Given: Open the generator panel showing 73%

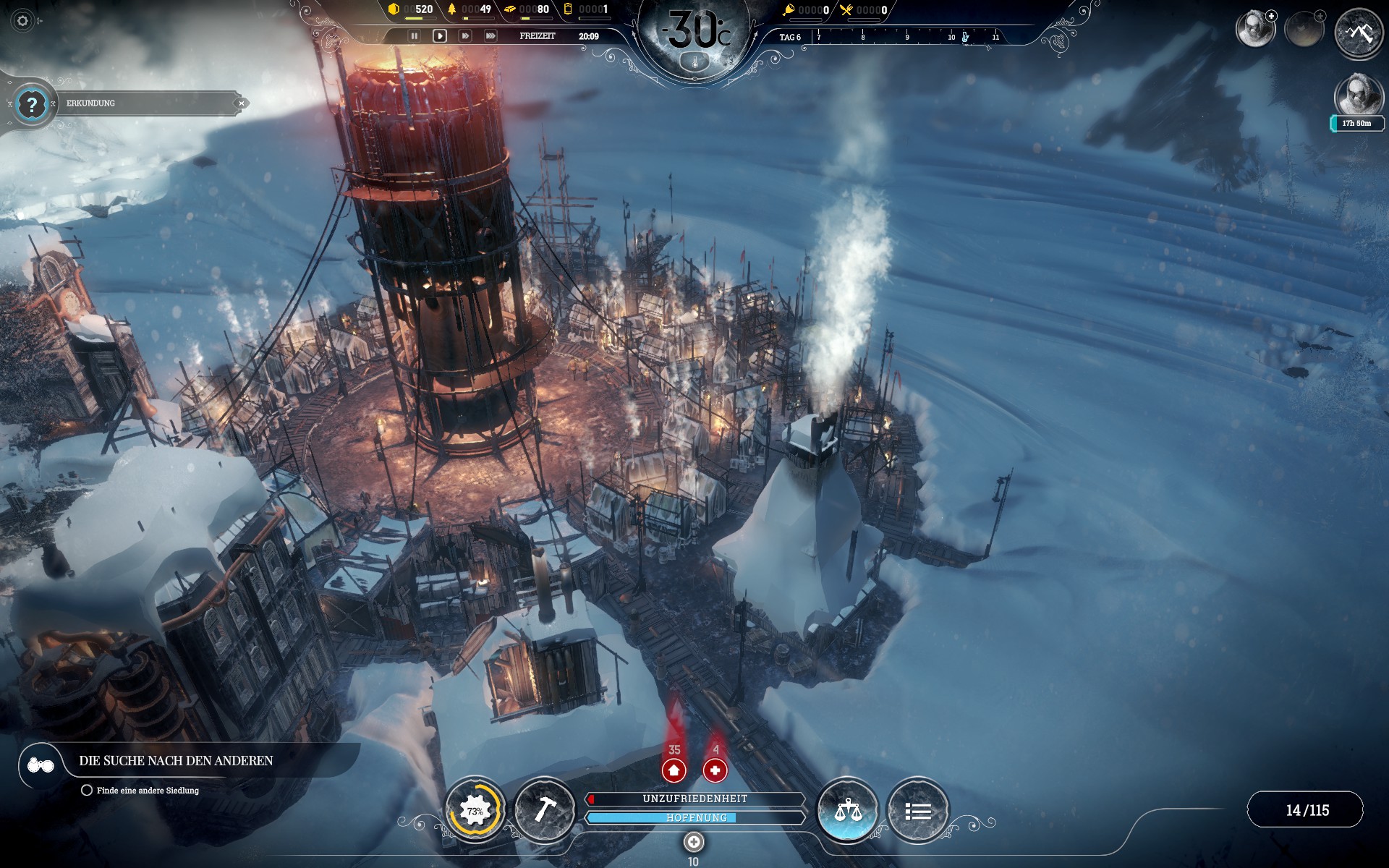Looking at the screenshot, I should (475, 811).
